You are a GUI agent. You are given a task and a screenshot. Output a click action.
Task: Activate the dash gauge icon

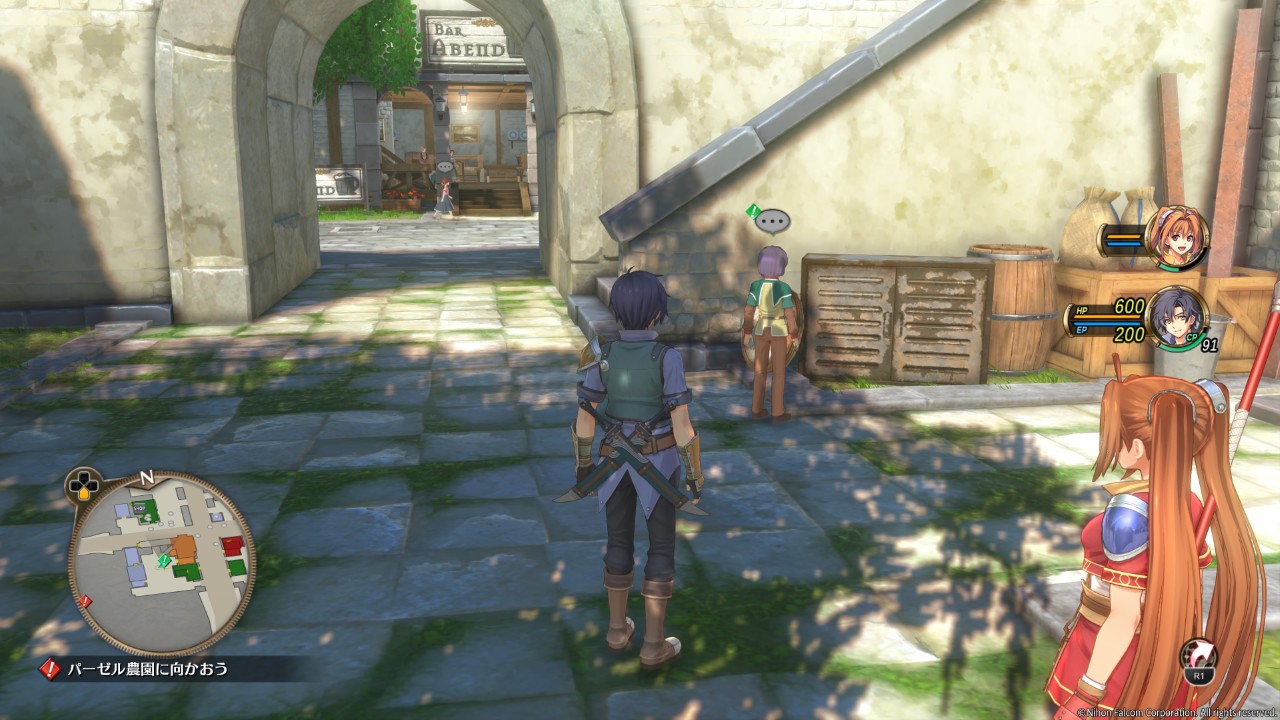point(1199,658)
